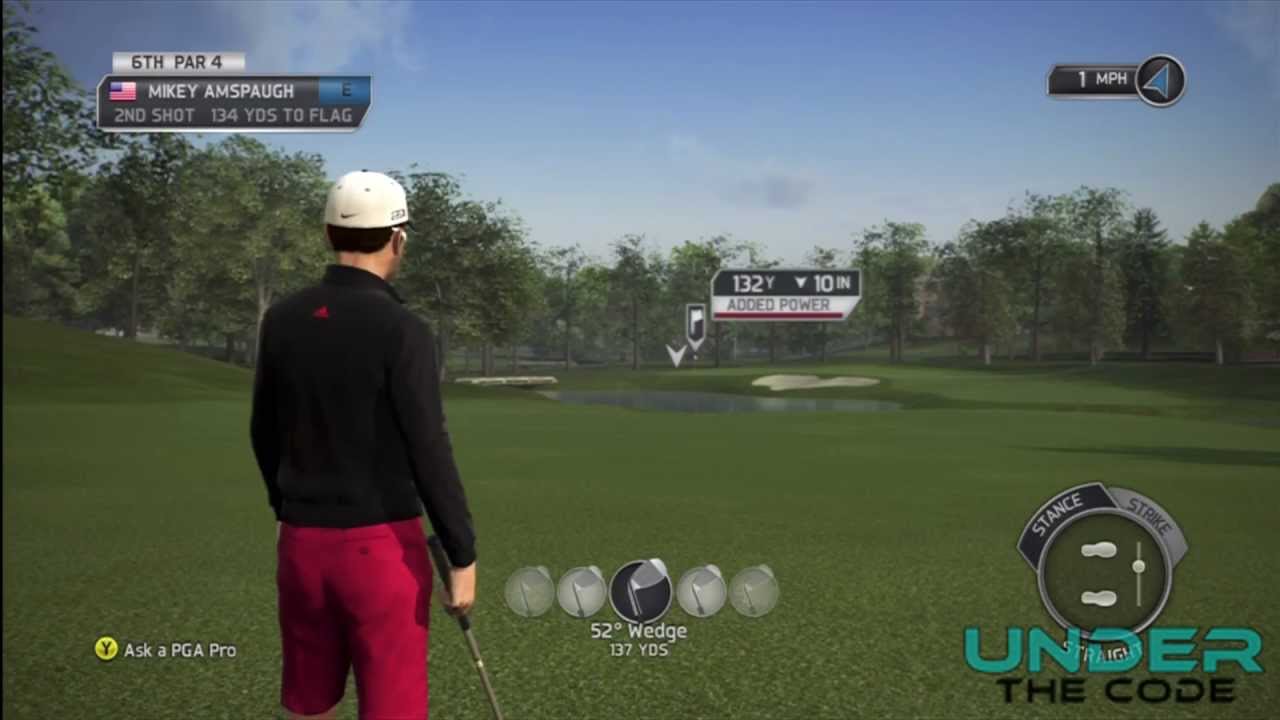Switch to the STRIKE tab on shot dial

[x=1152, y=515]
